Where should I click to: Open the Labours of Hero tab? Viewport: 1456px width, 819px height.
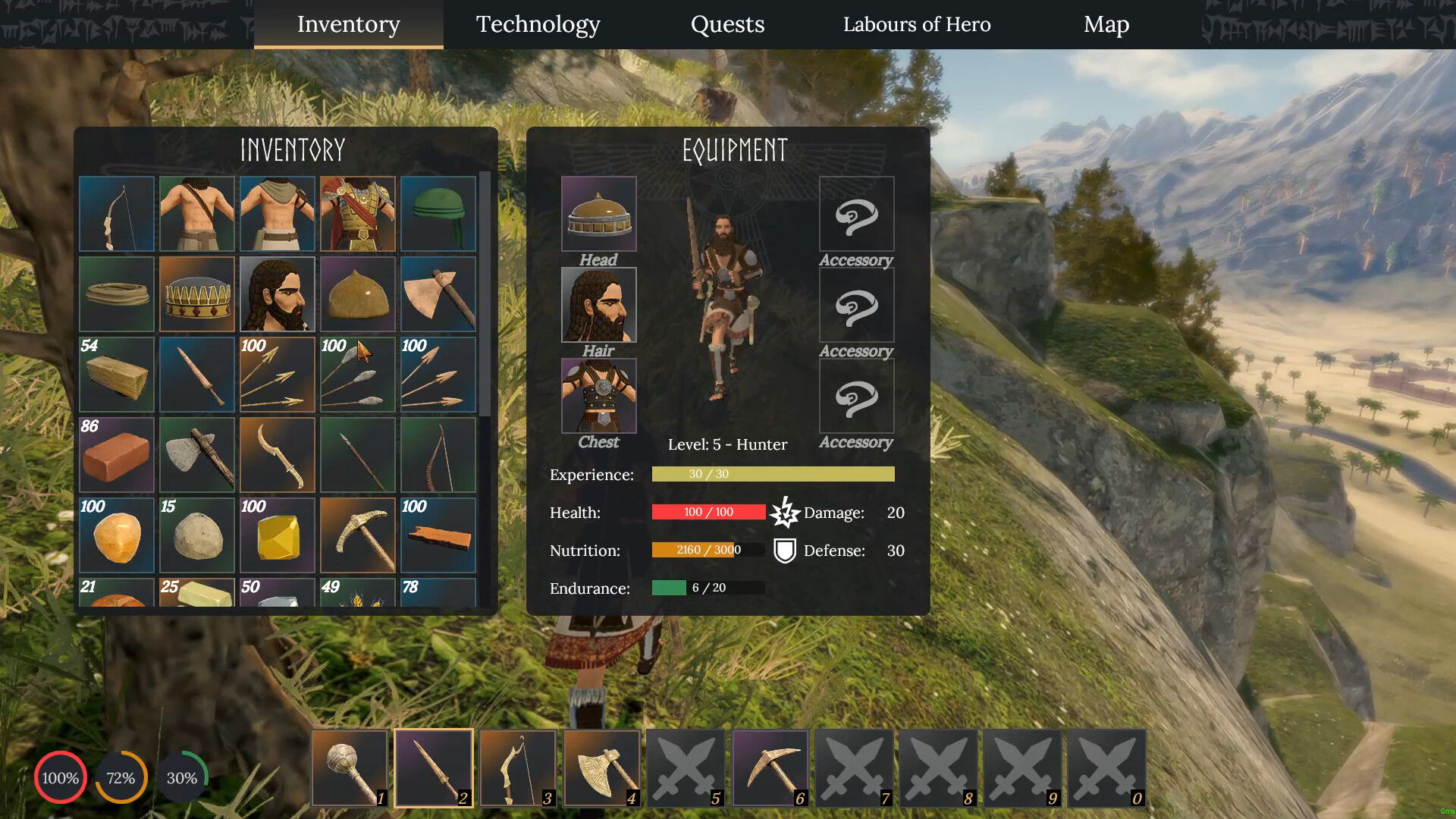click(916, 24)
